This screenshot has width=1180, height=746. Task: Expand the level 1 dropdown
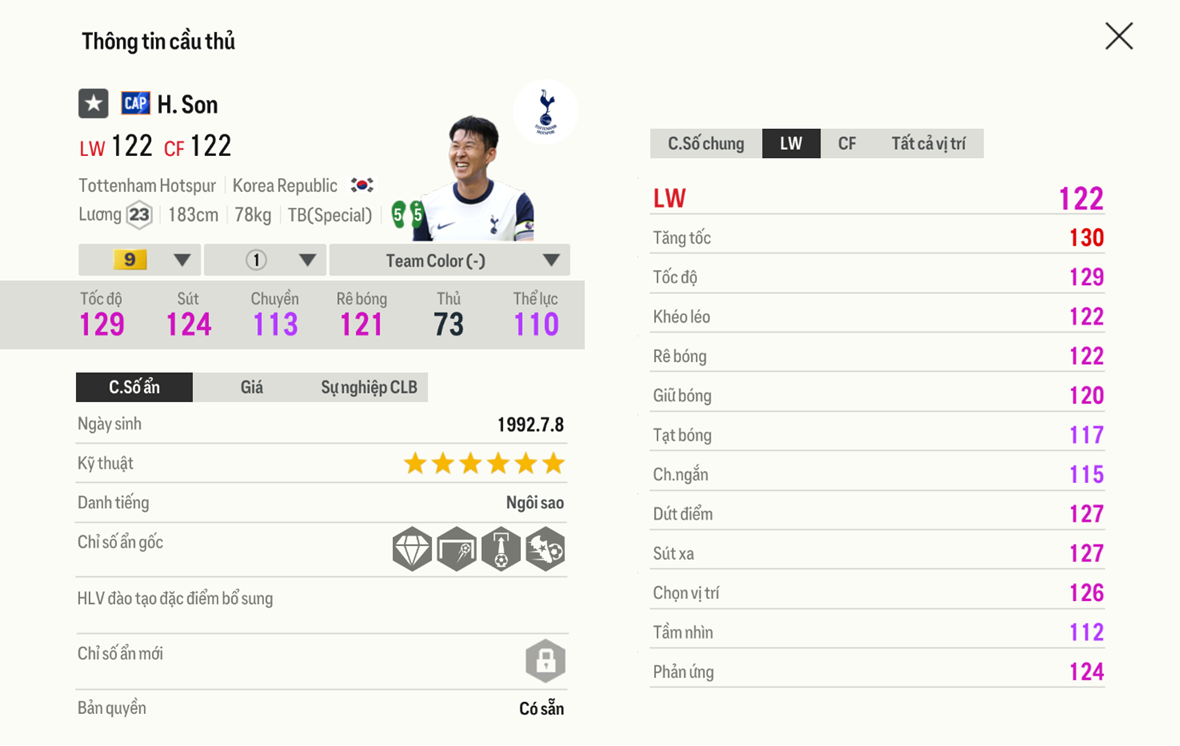265,260
